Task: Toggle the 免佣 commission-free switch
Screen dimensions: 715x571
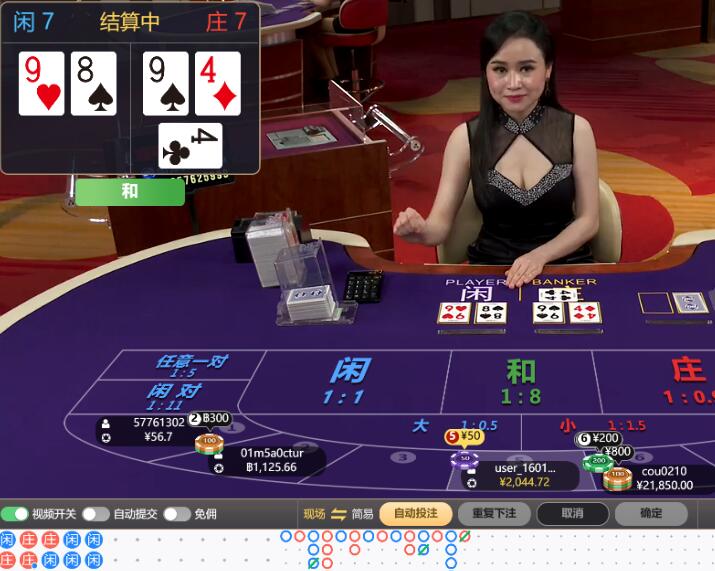Action: tap(177, 514)
